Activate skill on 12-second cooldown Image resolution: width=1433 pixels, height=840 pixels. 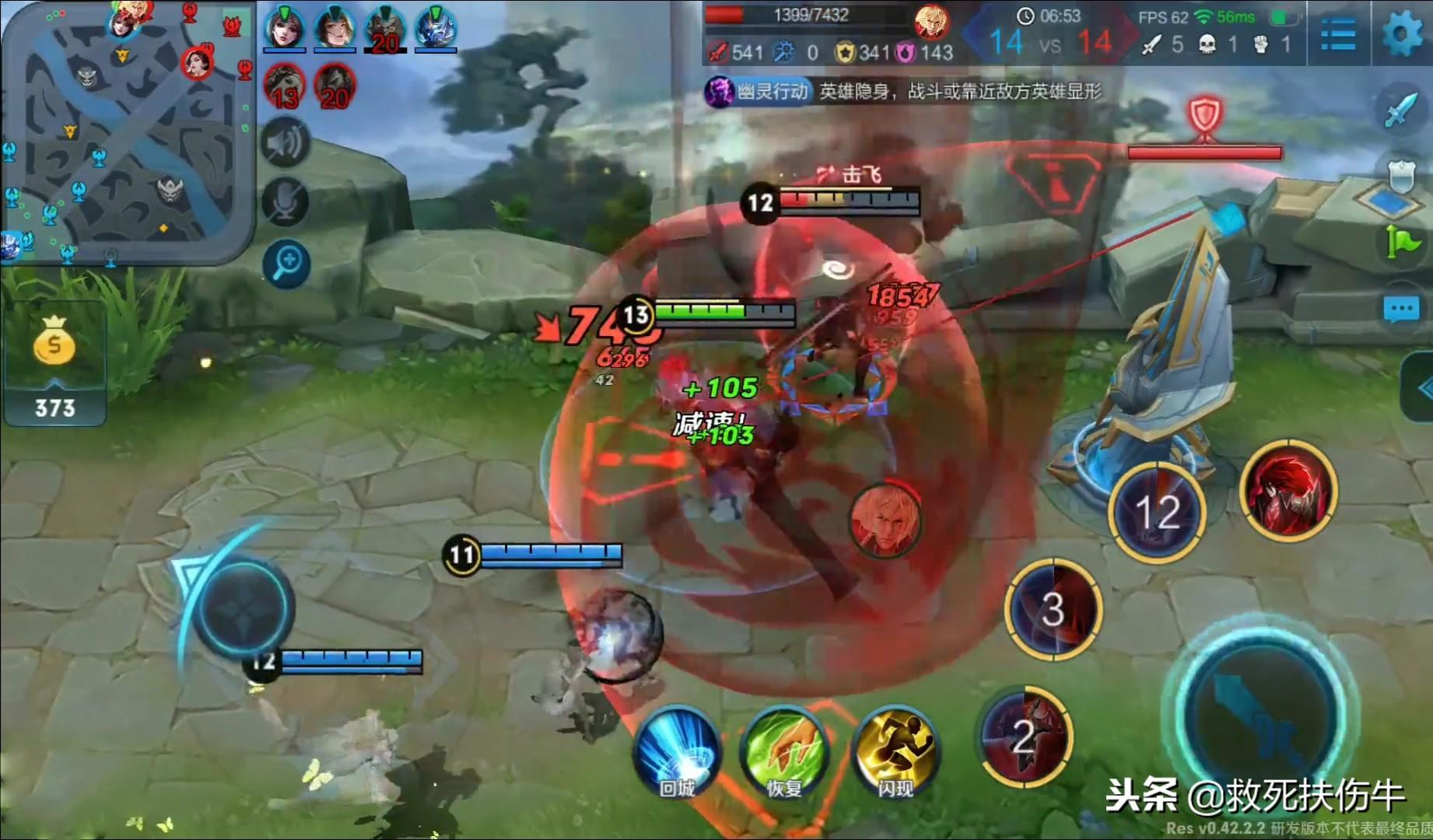pyautogui.click(x=1157, y=512)
